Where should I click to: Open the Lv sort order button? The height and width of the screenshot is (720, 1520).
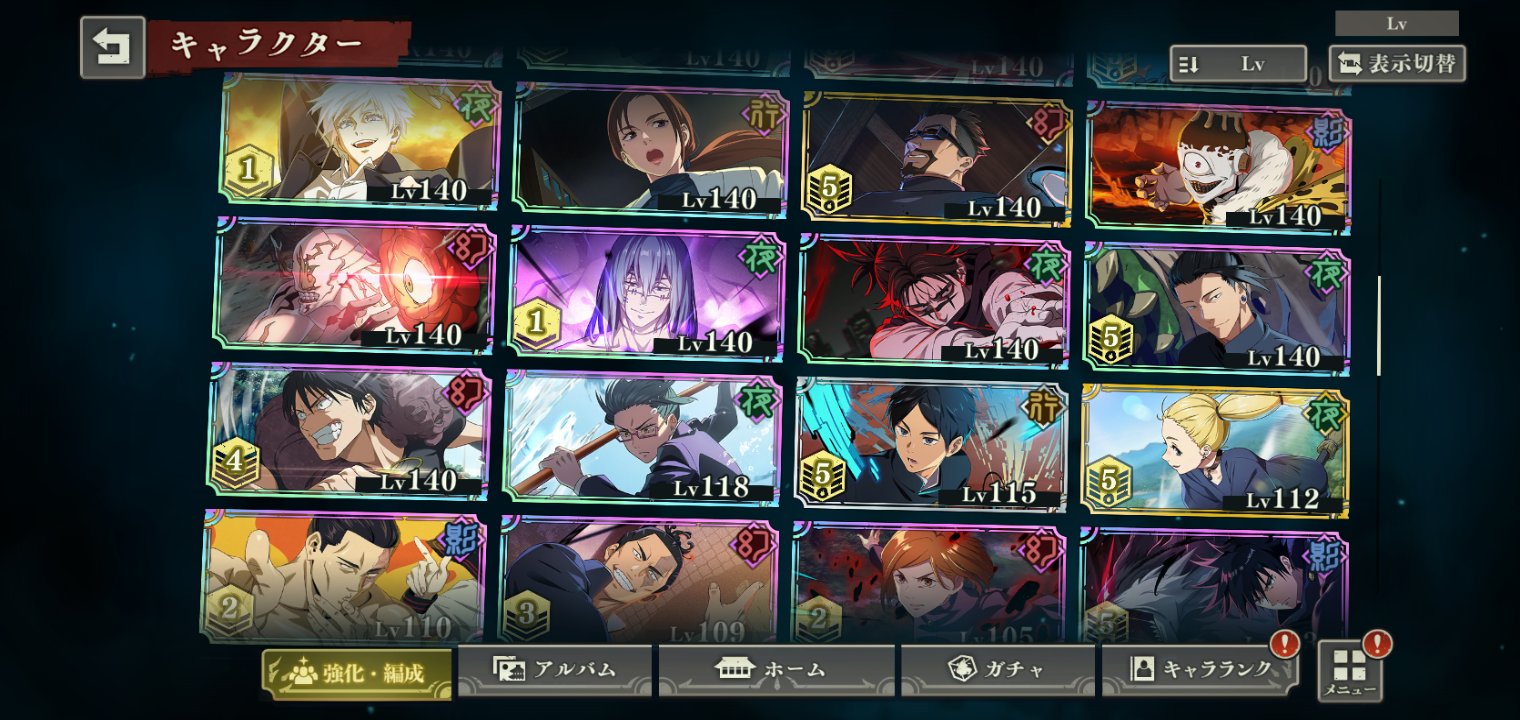click(1237, 64)
